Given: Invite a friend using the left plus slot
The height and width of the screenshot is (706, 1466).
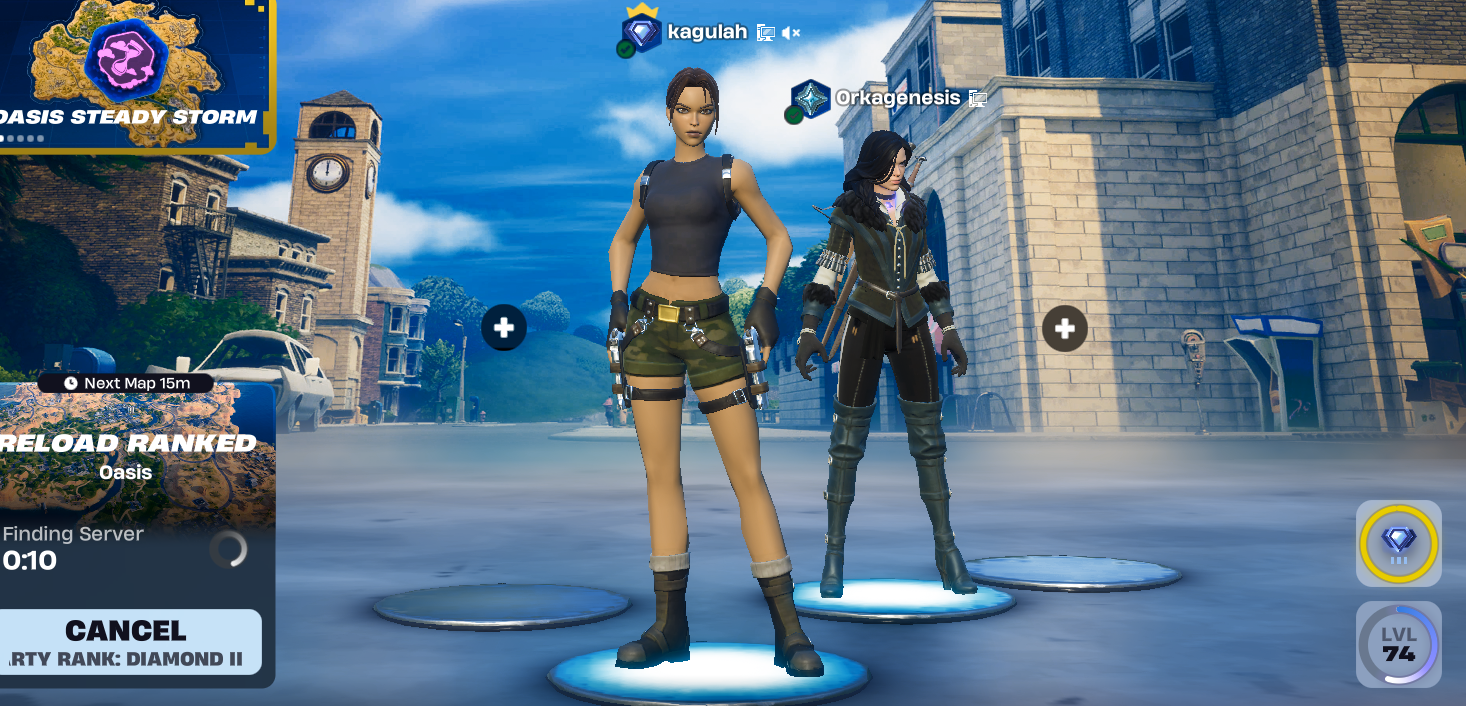Looking at the screenshot, I should (x=504, y=327).
